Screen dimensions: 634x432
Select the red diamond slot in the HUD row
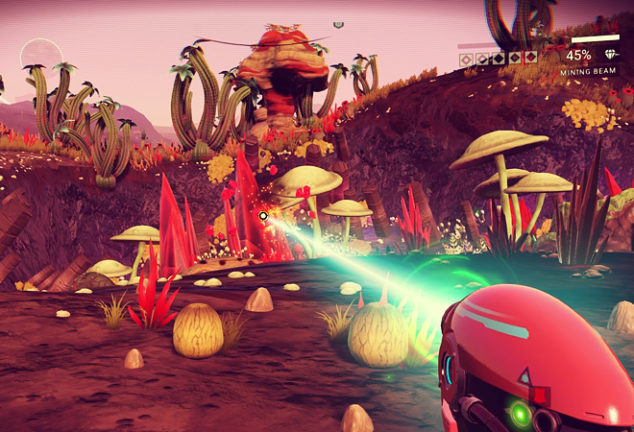click(531, 59)
